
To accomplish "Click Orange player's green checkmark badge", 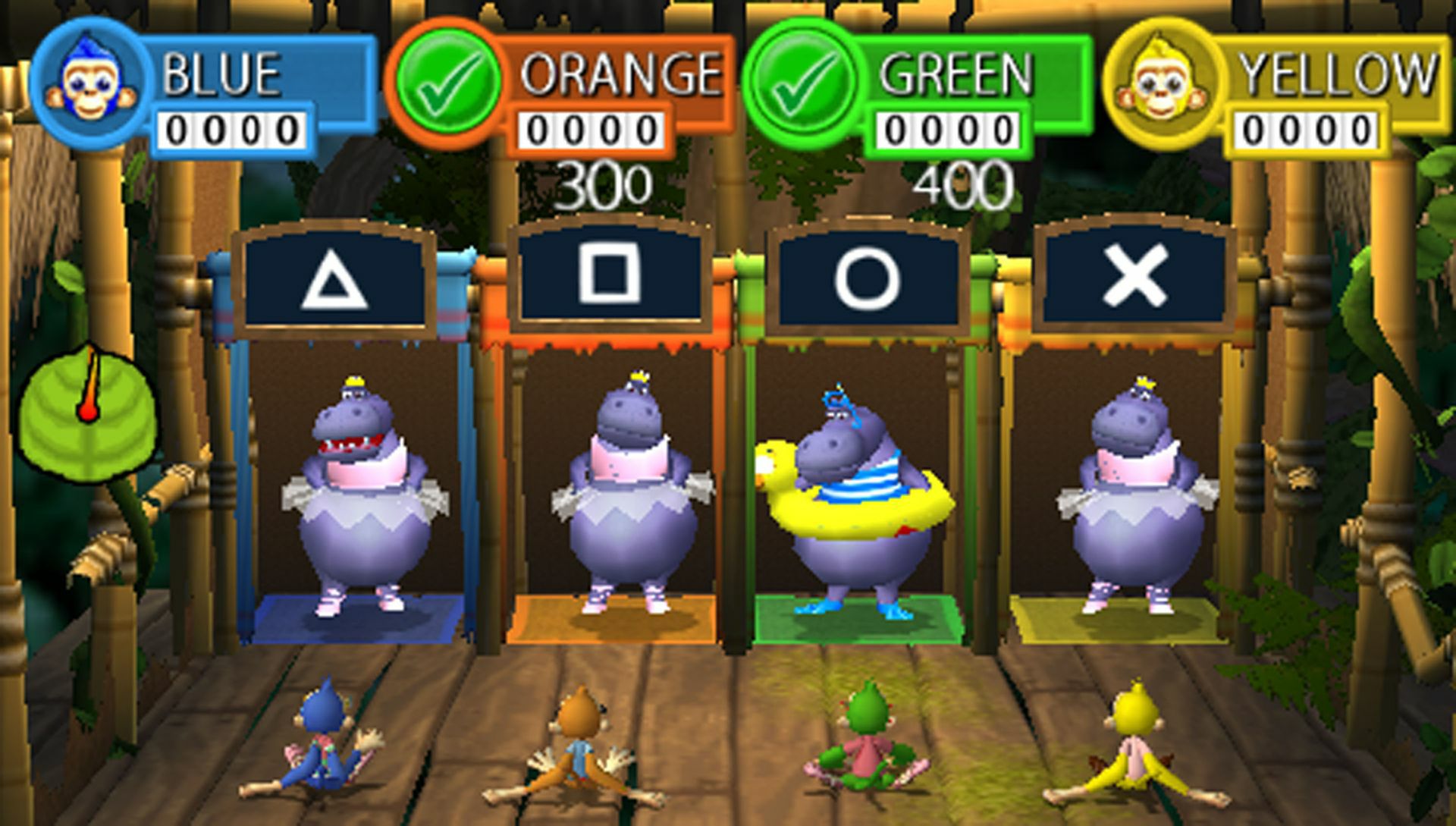I will 447,83.
